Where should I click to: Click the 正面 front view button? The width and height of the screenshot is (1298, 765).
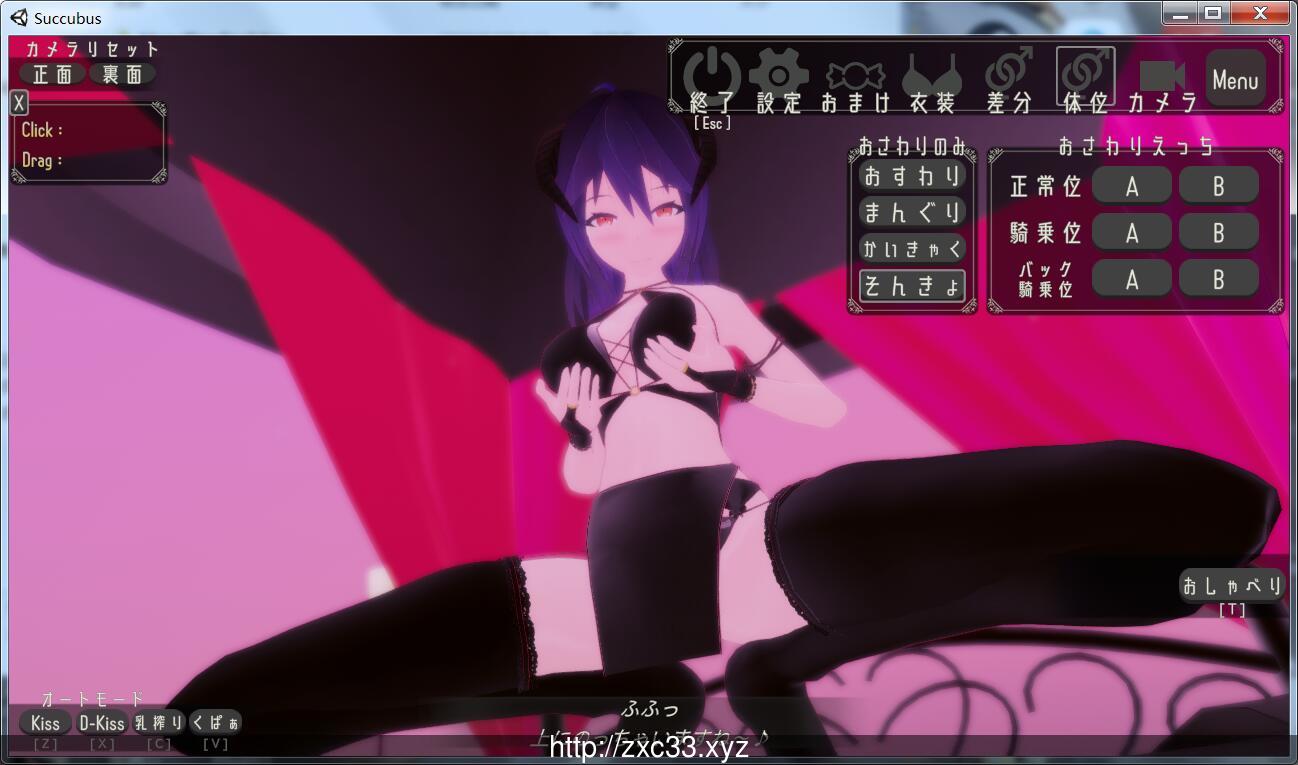pos(53,73)
